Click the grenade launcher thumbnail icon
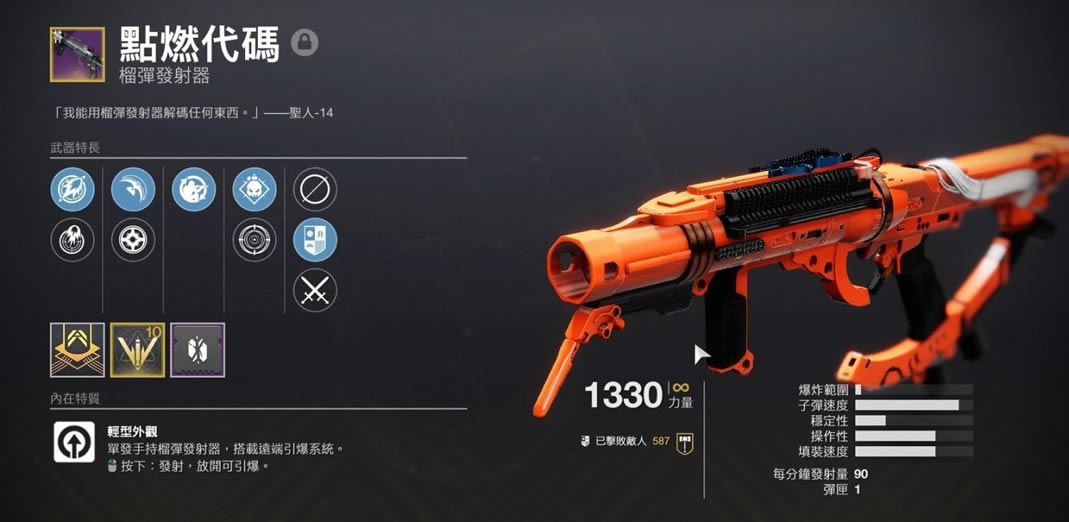The height and width of the screenshot is (522, 1069). coord(76,55)
